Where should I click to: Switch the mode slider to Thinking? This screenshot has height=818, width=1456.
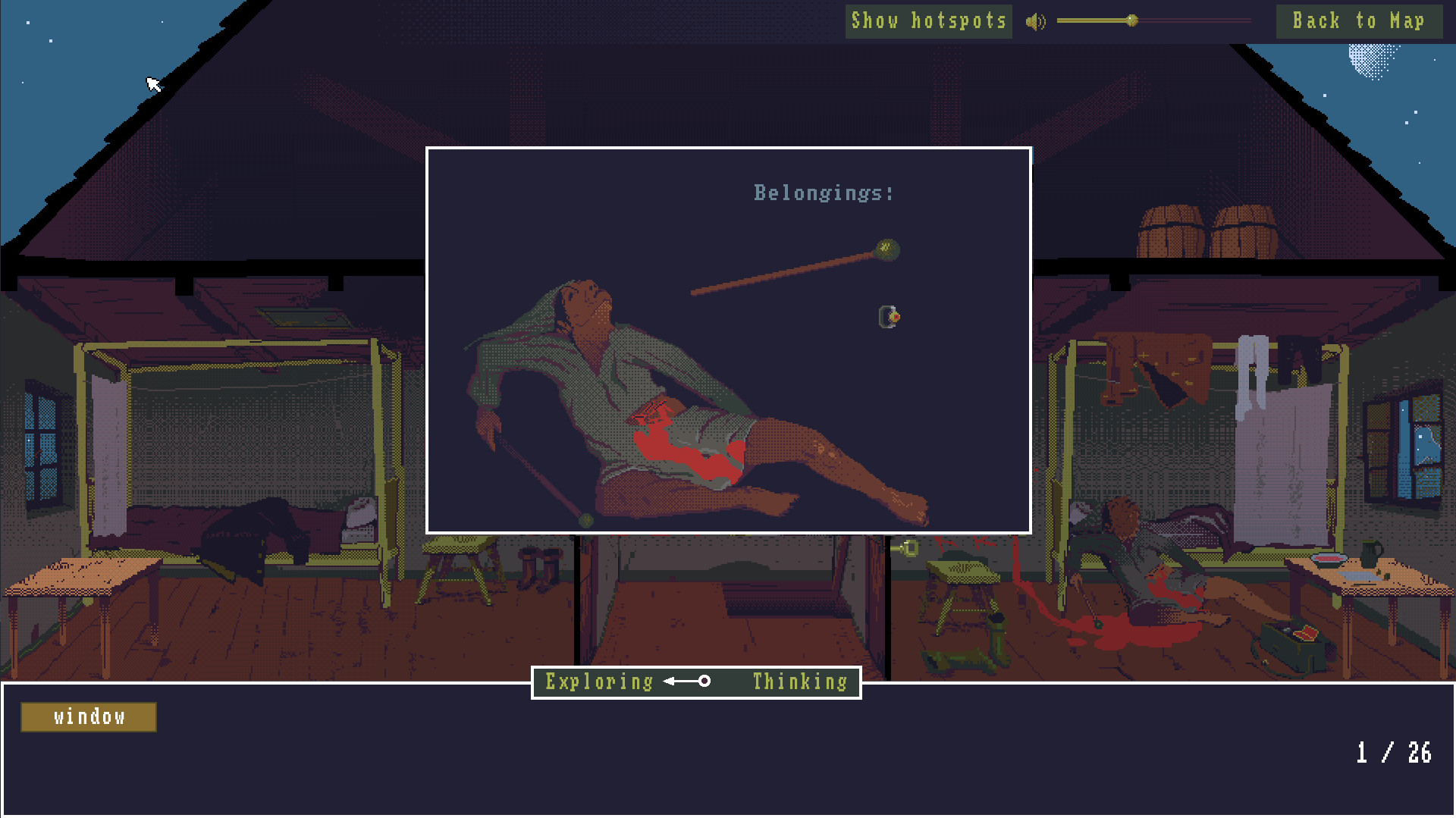[799, 682]
